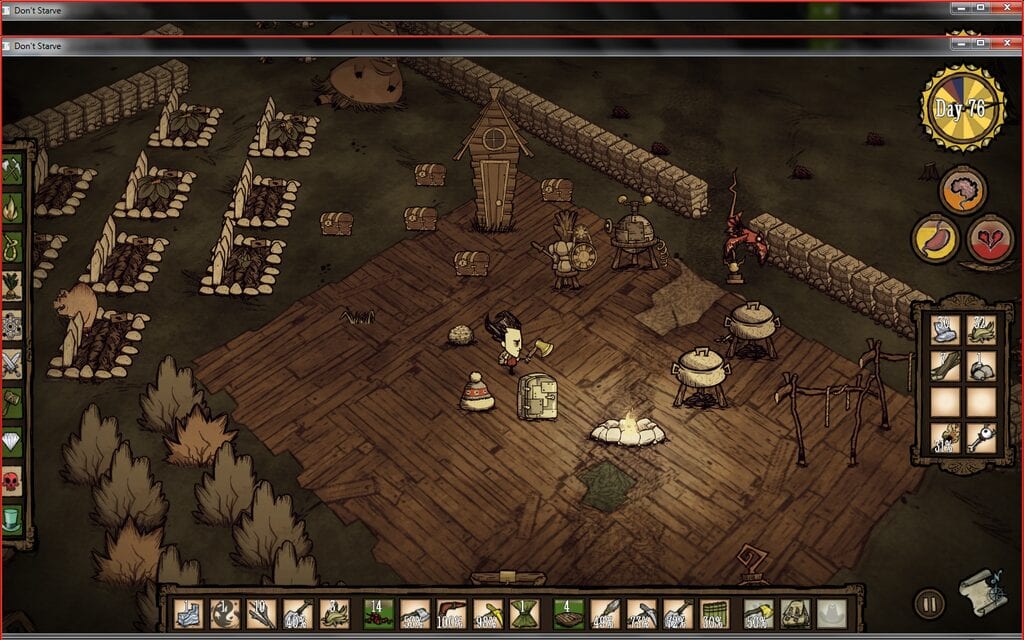
Task: Select the boomerang at 100% durability
Action: 452,613
